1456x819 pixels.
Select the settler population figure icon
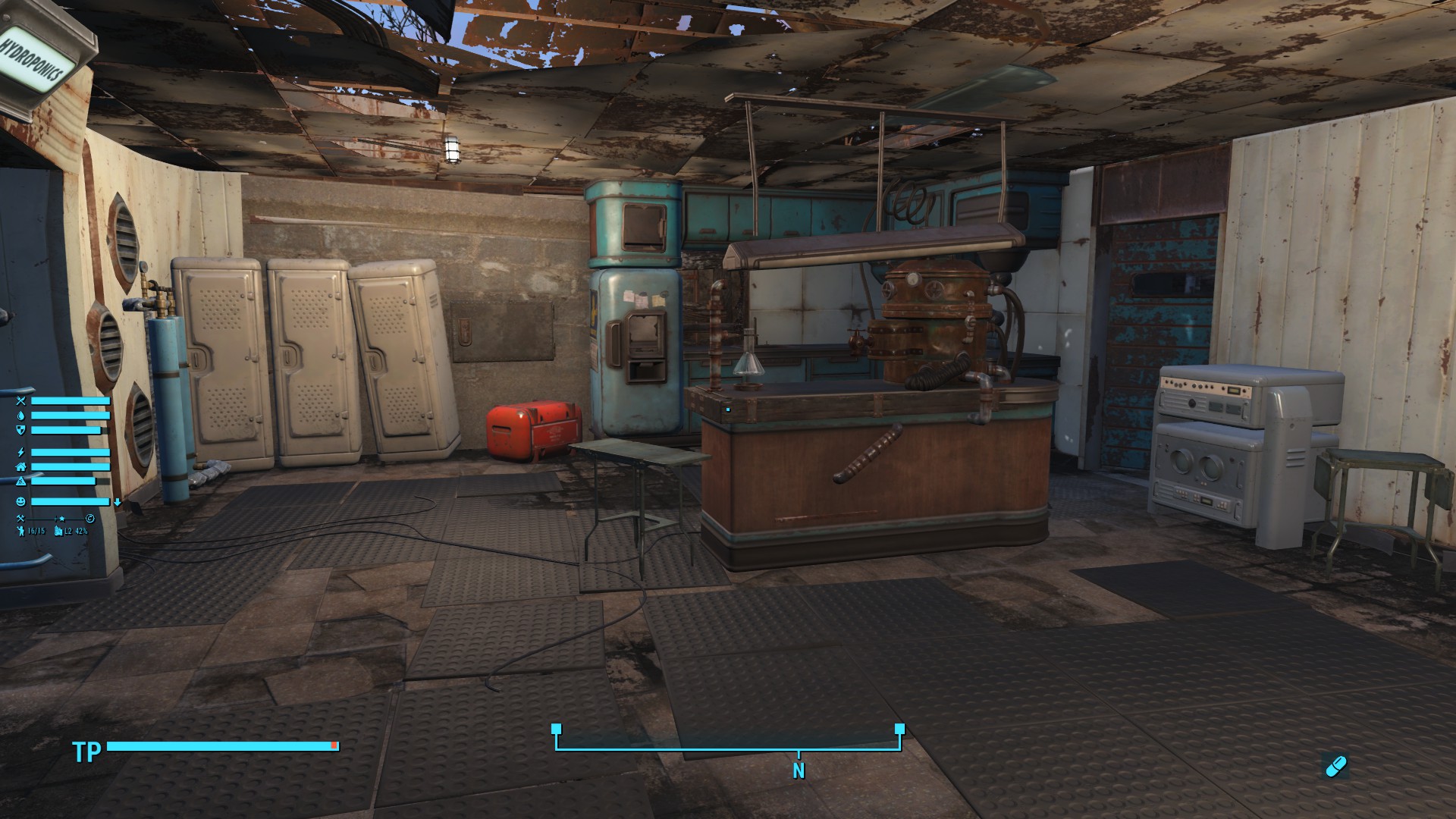(20, 531)
